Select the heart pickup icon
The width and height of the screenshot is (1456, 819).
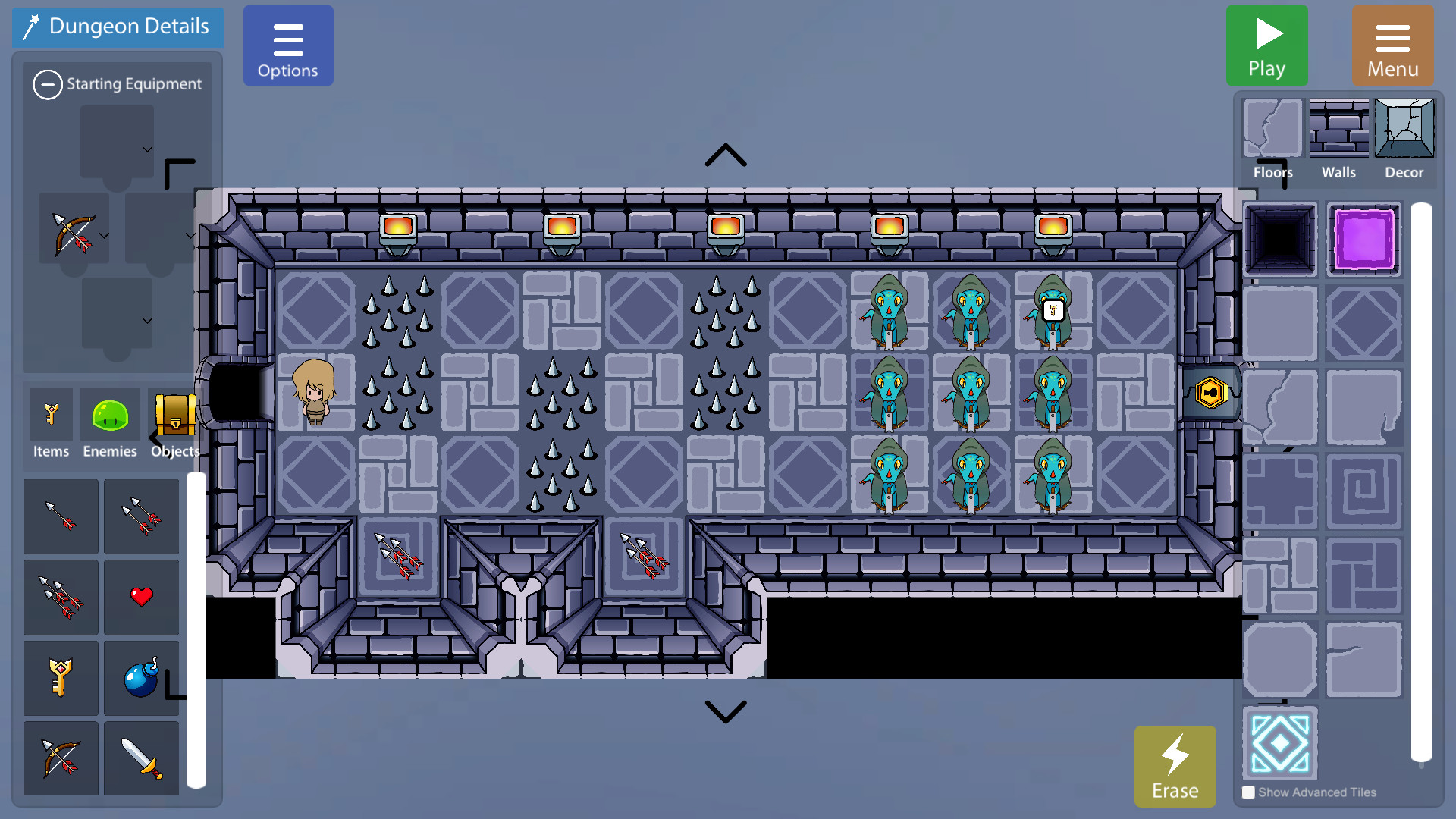141,598
